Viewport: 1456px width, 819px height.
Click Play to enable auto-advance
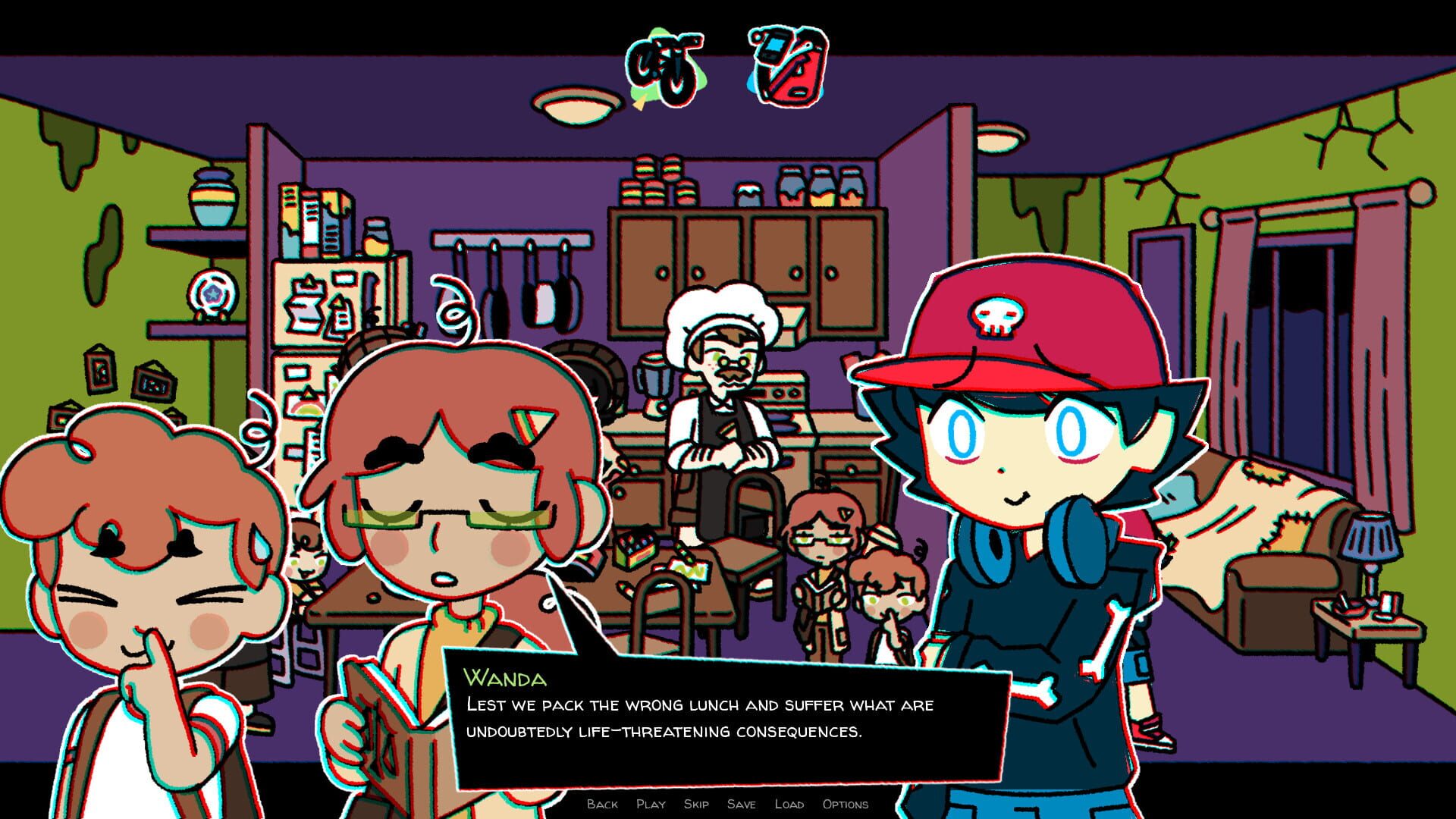pyautogui.click(x=652, y=804)
